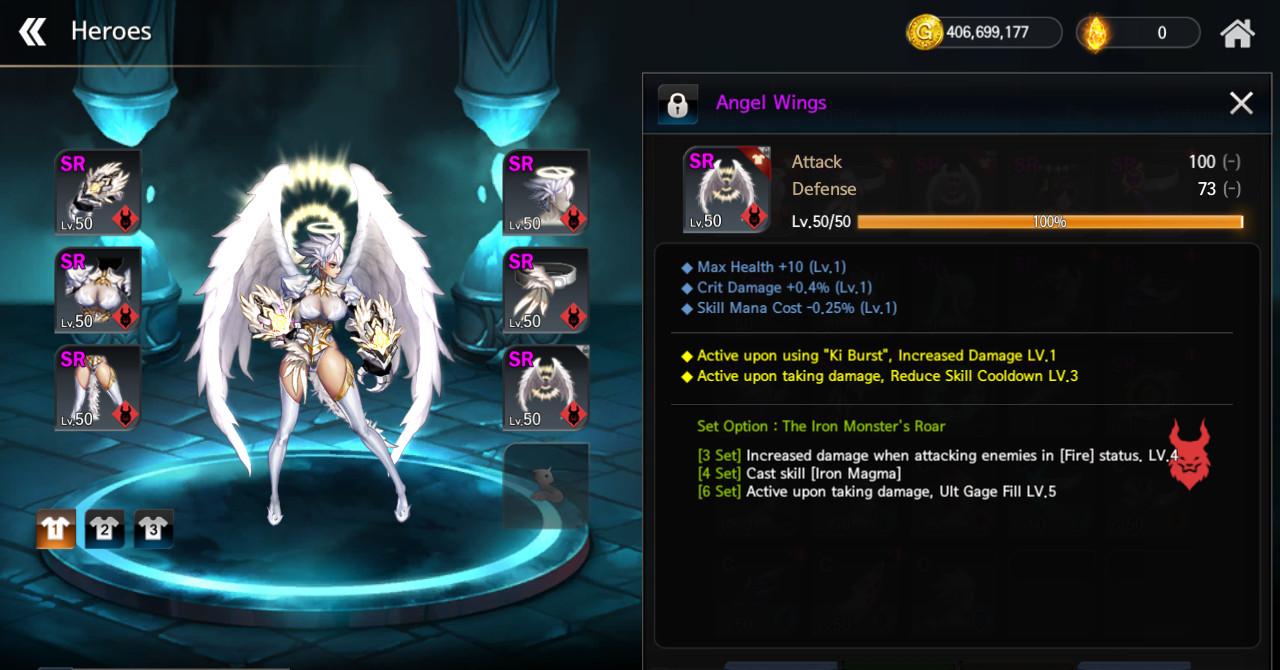Switch to costume preset 3
The height and width of the screenshot is (670, 1280).
153,529
